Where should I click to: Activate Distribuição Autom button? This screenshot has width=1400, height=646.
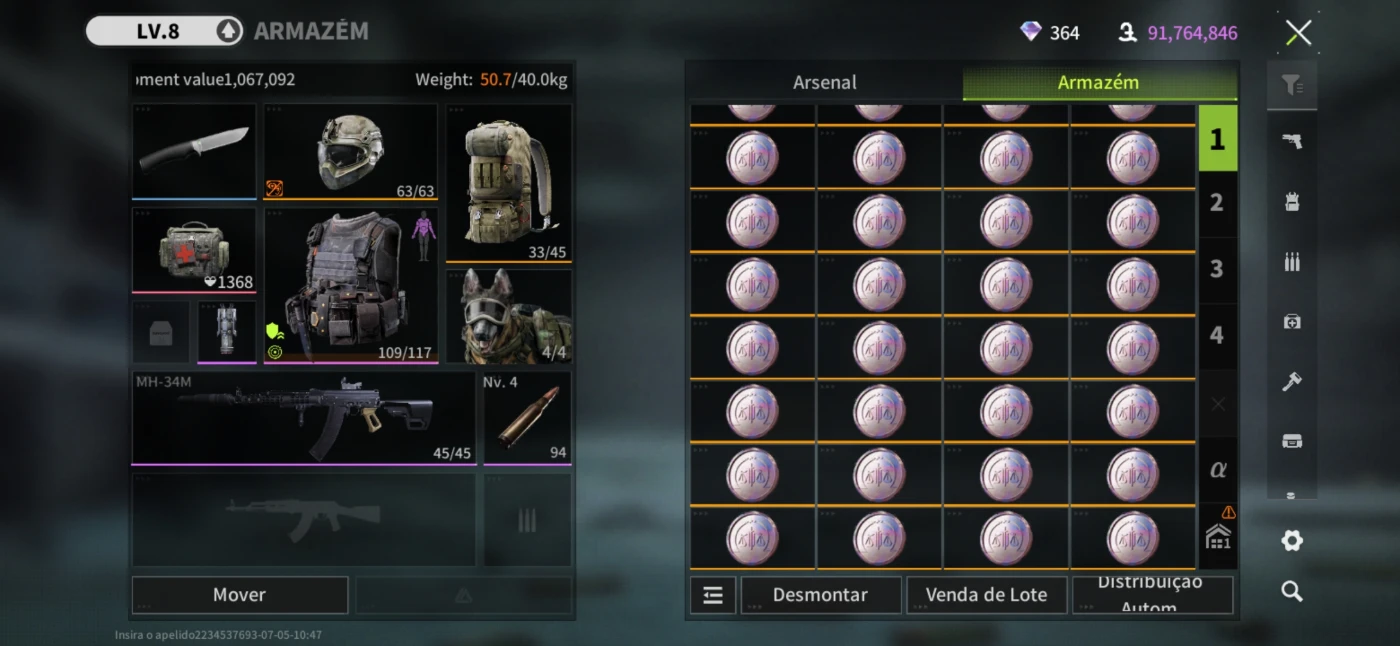[x=1152, y=595]
